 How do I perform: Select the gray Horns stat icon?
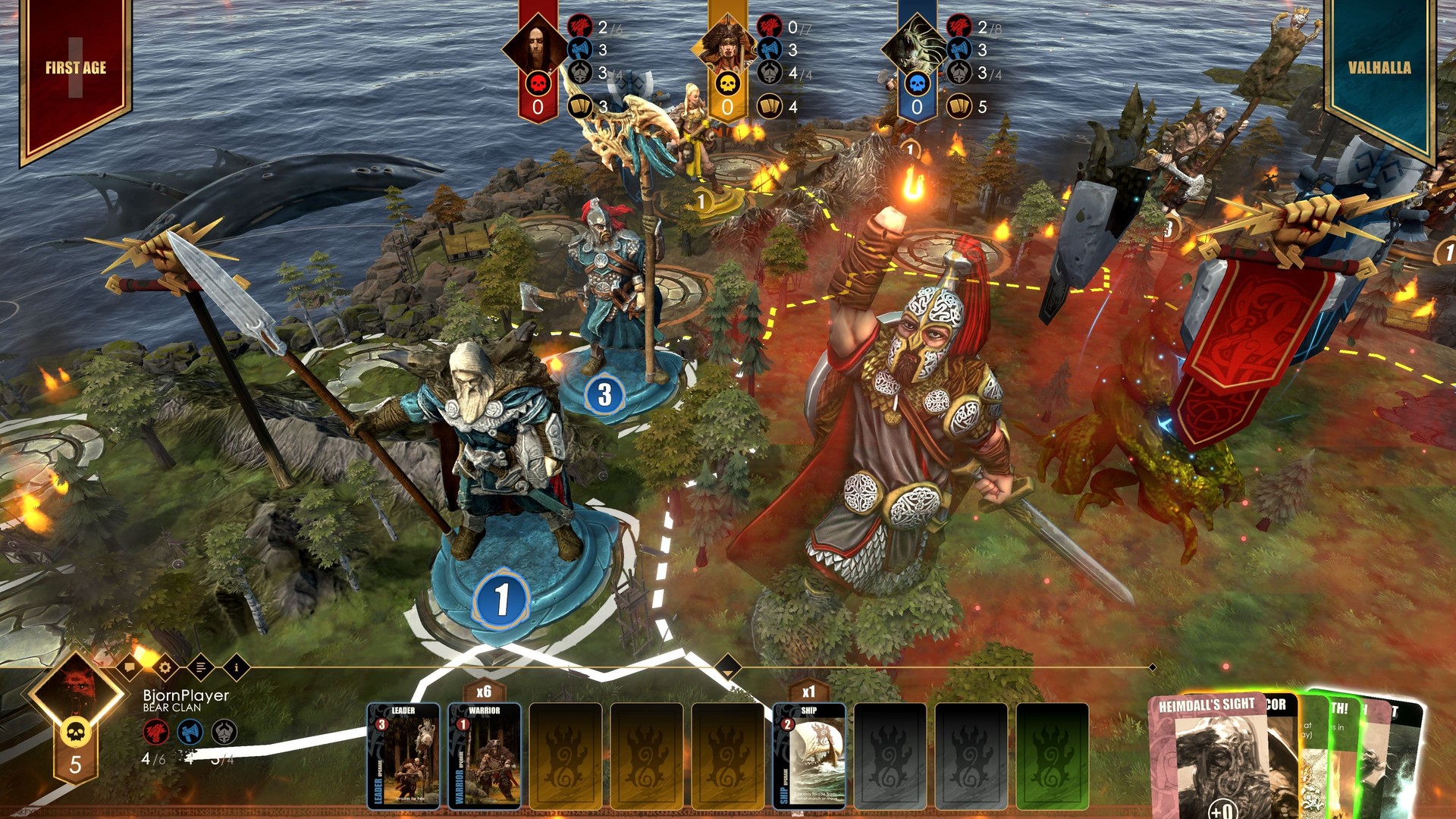[x=224, y=733]
